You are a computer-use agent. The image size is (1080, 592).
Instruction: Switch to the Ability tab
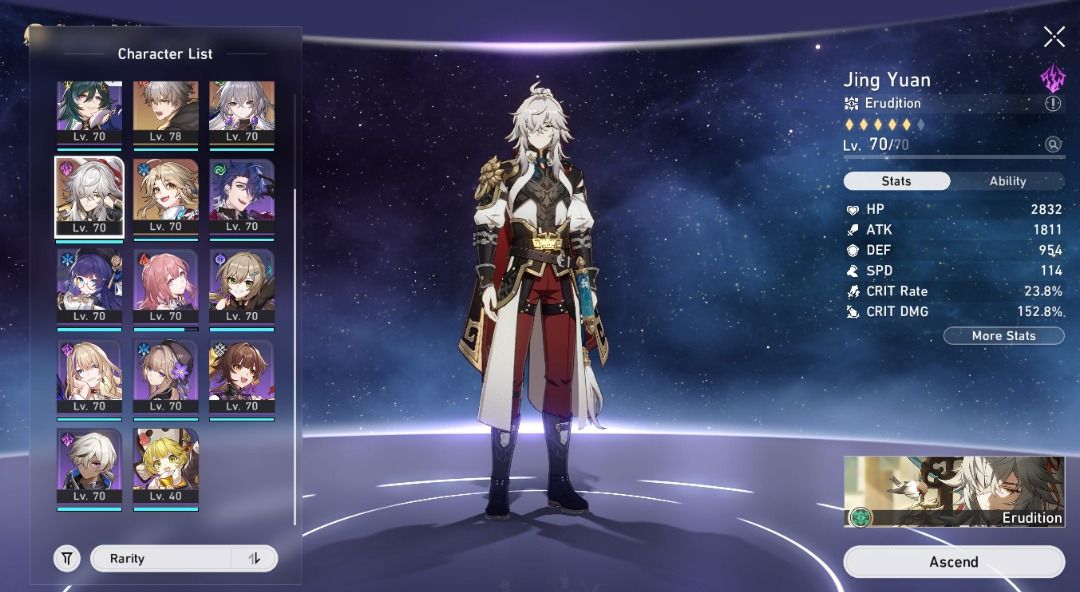click(1007, 181)
